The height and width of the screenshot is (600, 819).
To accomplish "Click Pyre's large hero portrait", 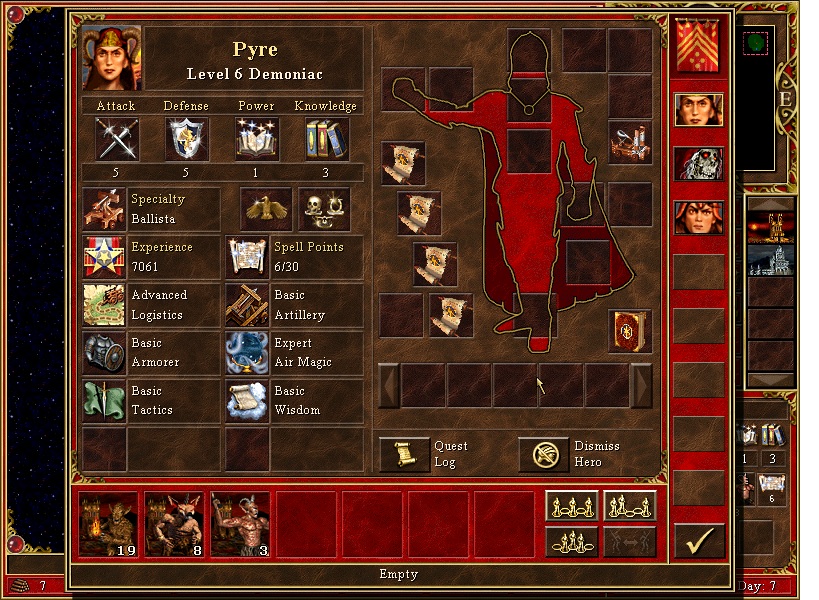I will click(x=112, y=58).
